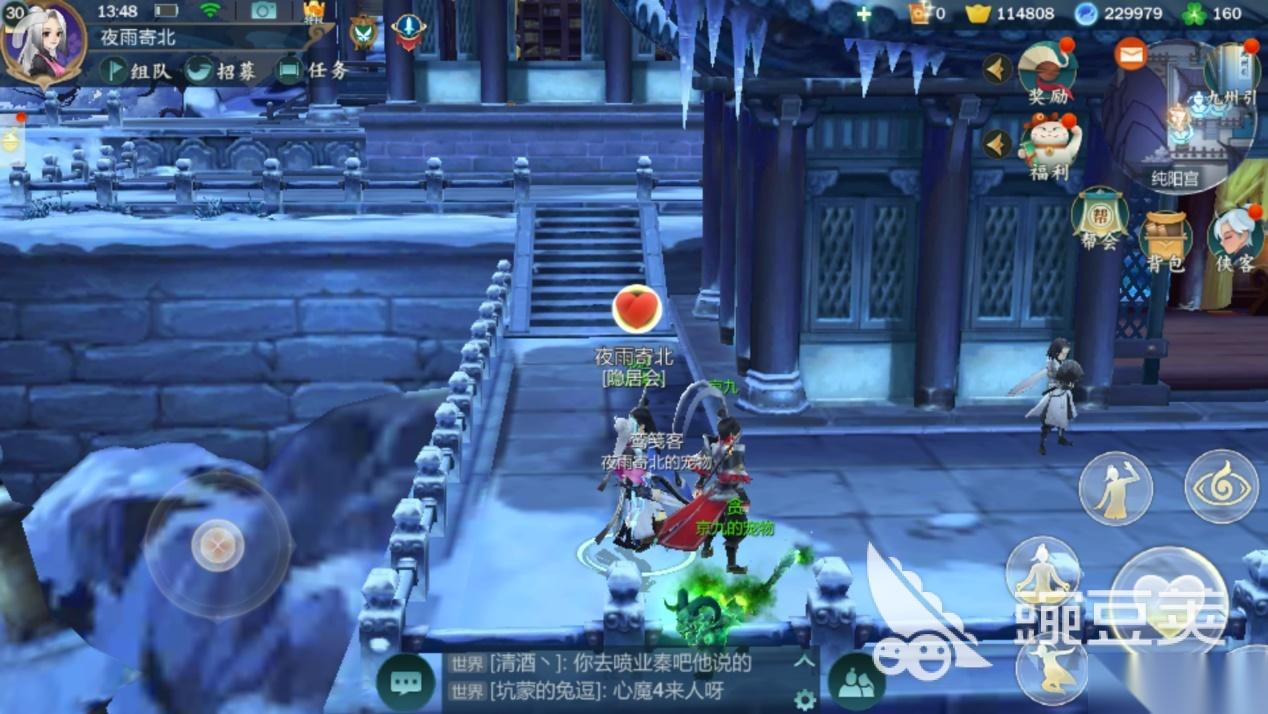Expand the chat box with the arrow
The width and height of the screenshot is (1268, 714).
pyautogui.click(x=804, y=661)
